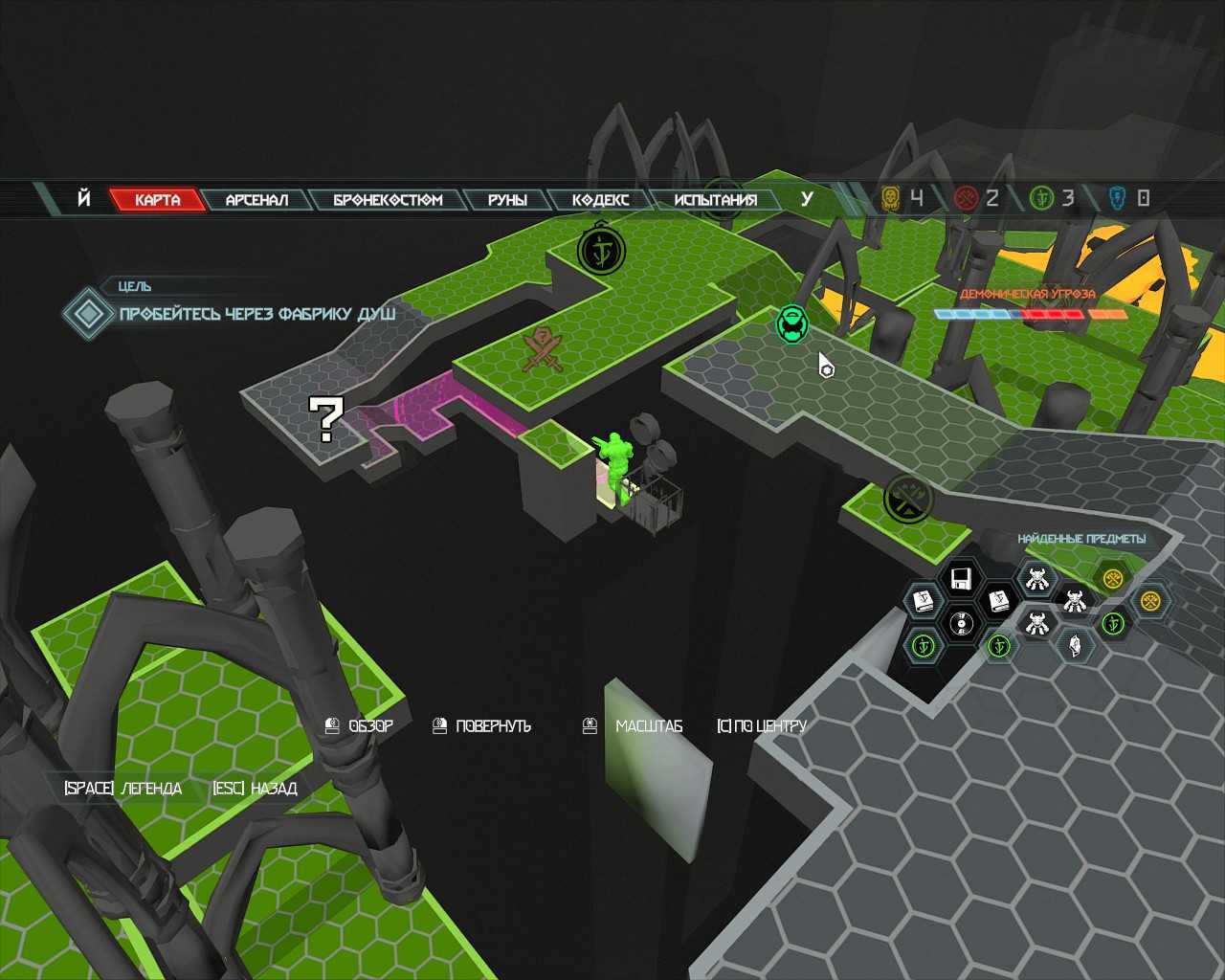Open the Кодекс tab

tap(600, 200)
